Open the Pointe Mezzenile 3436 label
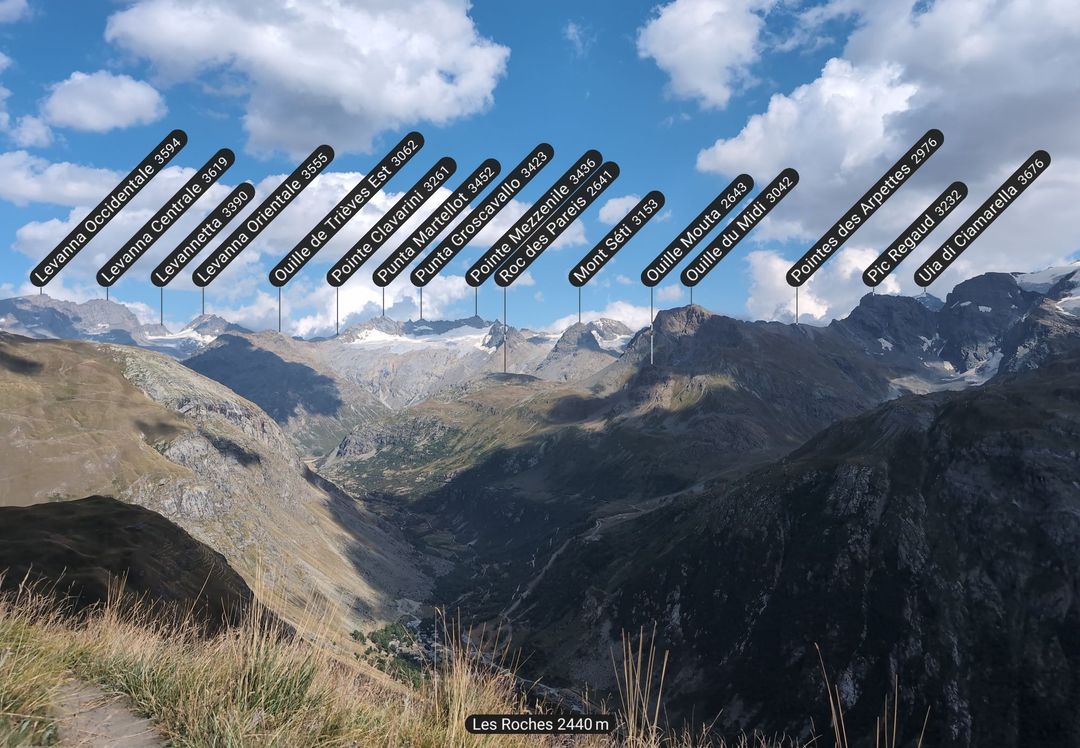The image size is (1080, 748). tap(533, 218)
